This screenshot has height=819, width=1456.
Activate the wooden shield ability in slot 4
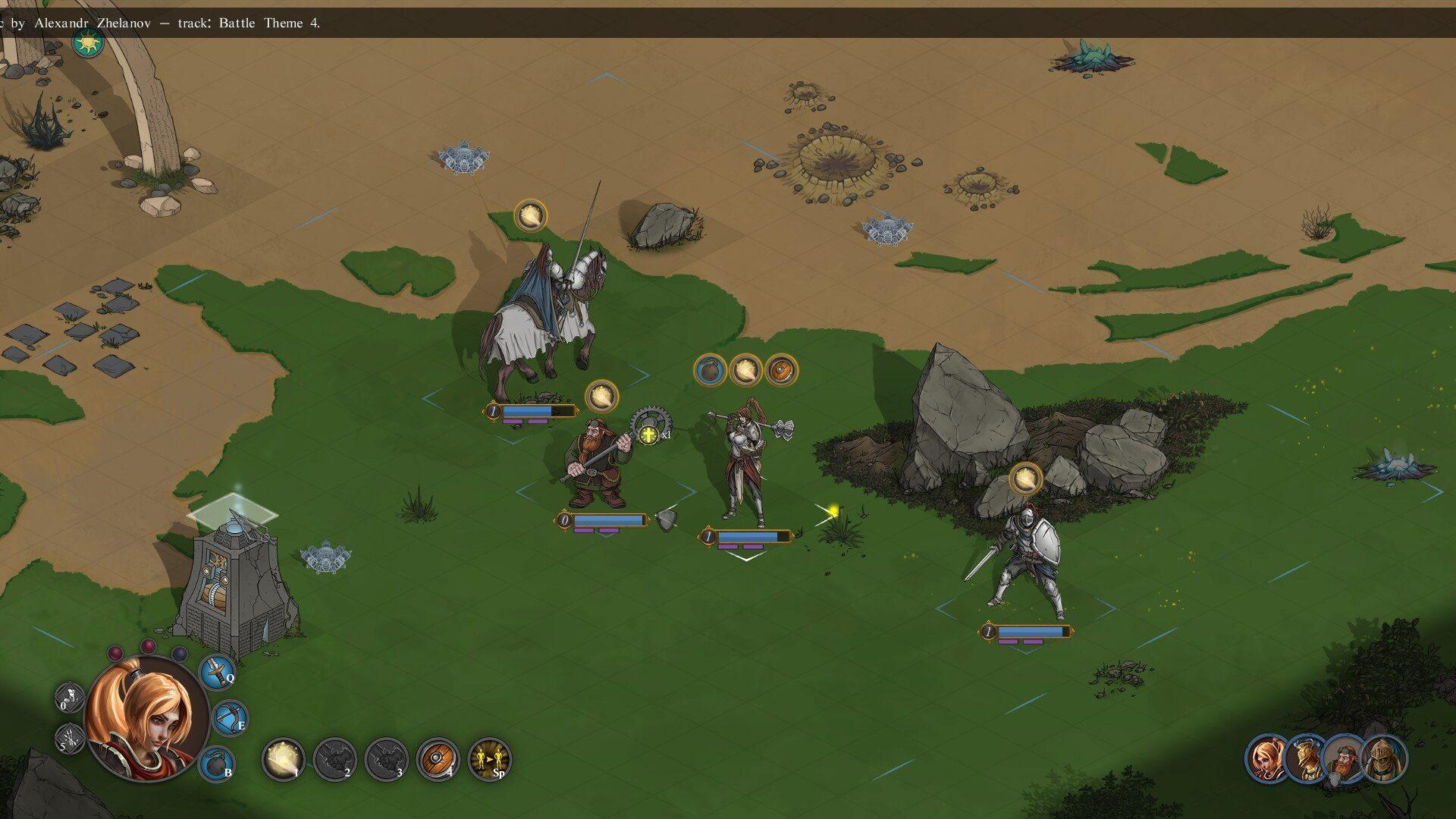438,758
